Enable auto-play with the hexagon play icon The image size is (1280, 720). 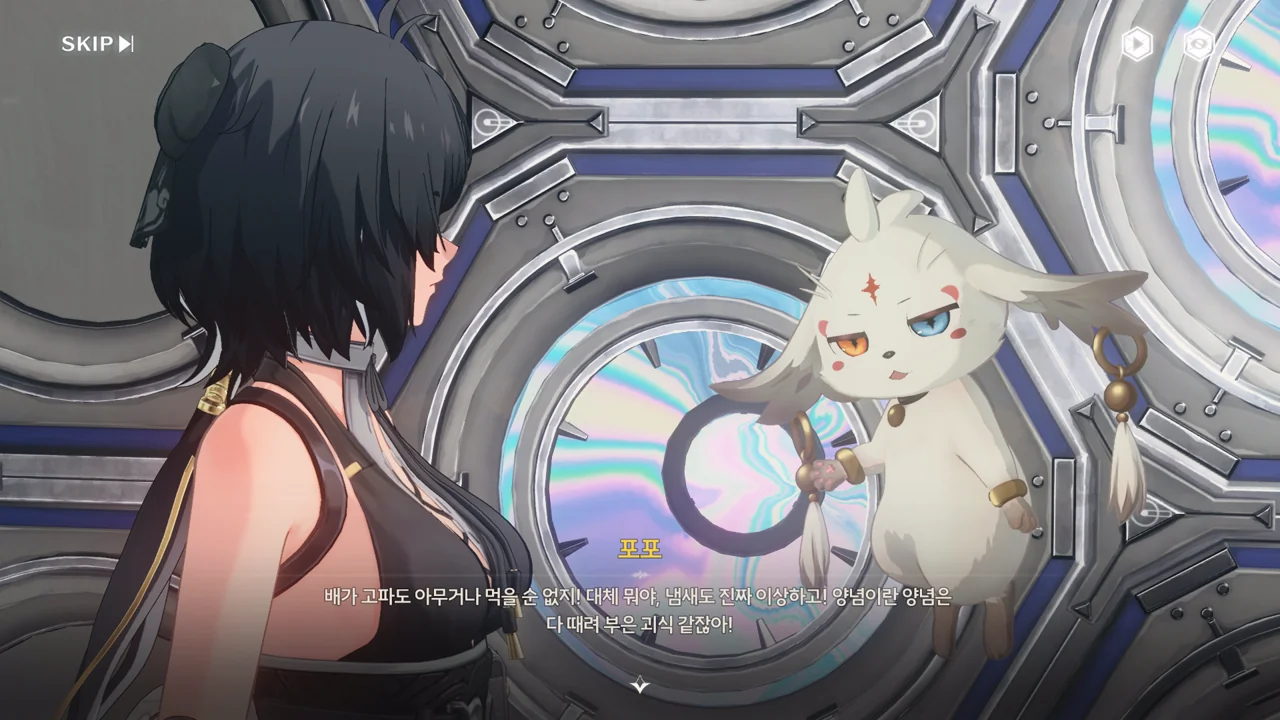pos(1136,44)
